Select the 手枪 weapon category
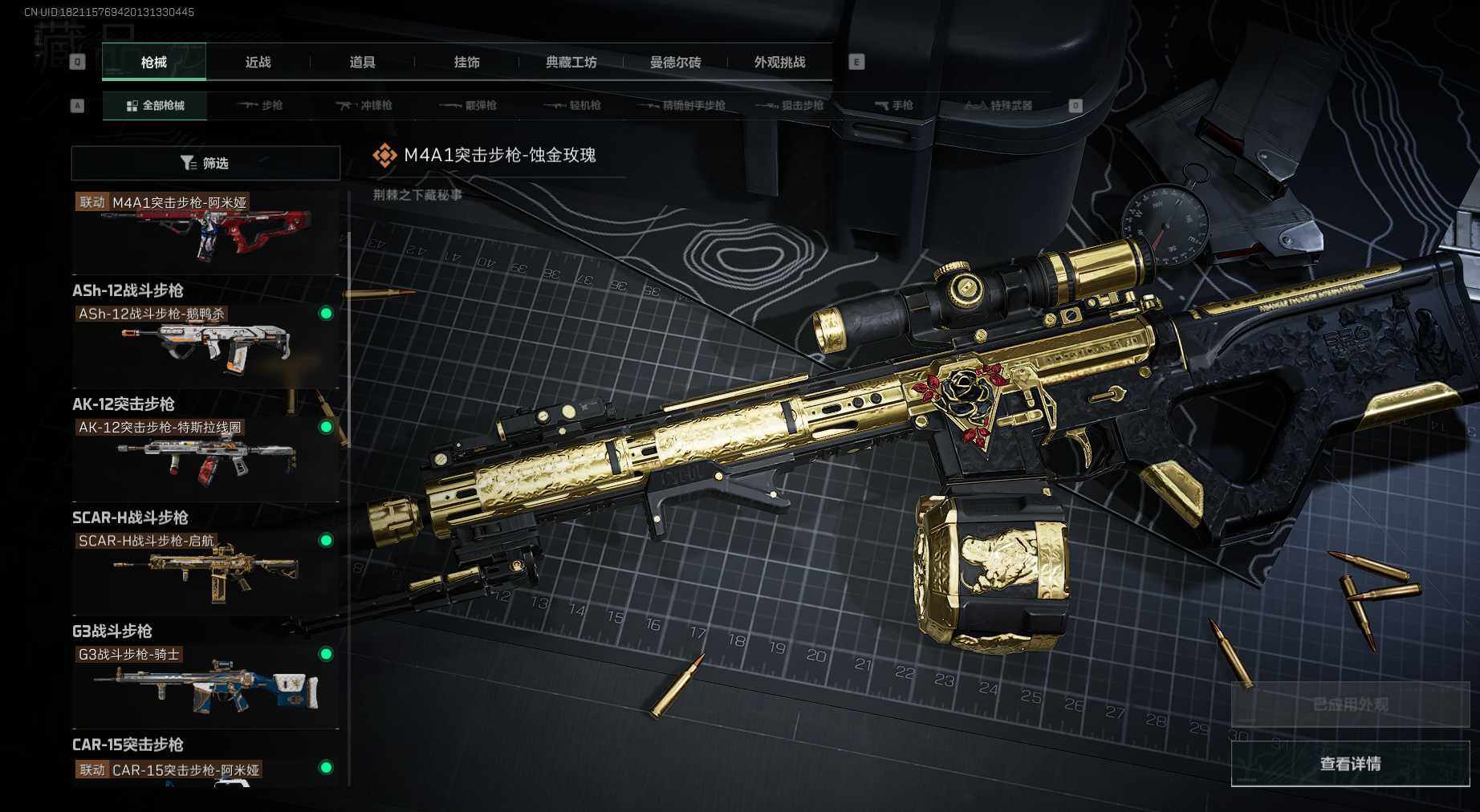This screenshot has width=1480, height=812. tap(893, 105)
